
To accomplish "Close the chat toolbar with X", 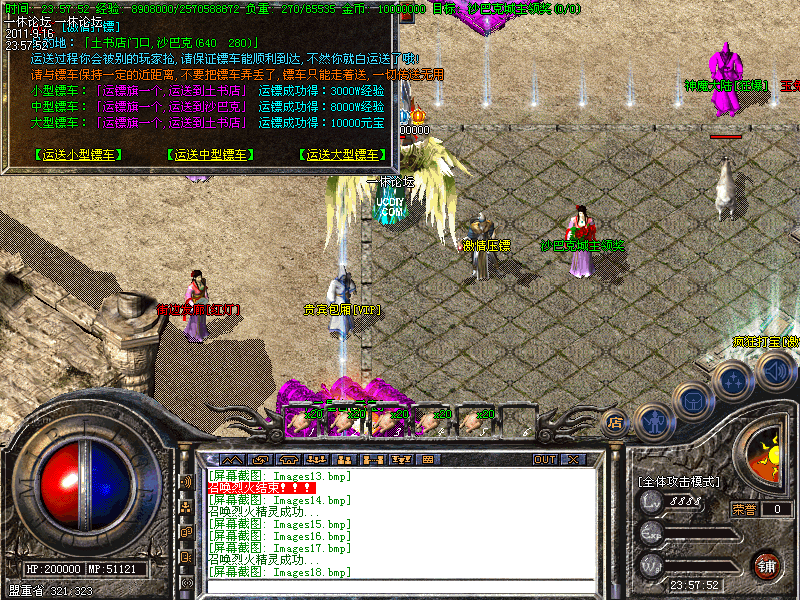I will click(573, 459).
